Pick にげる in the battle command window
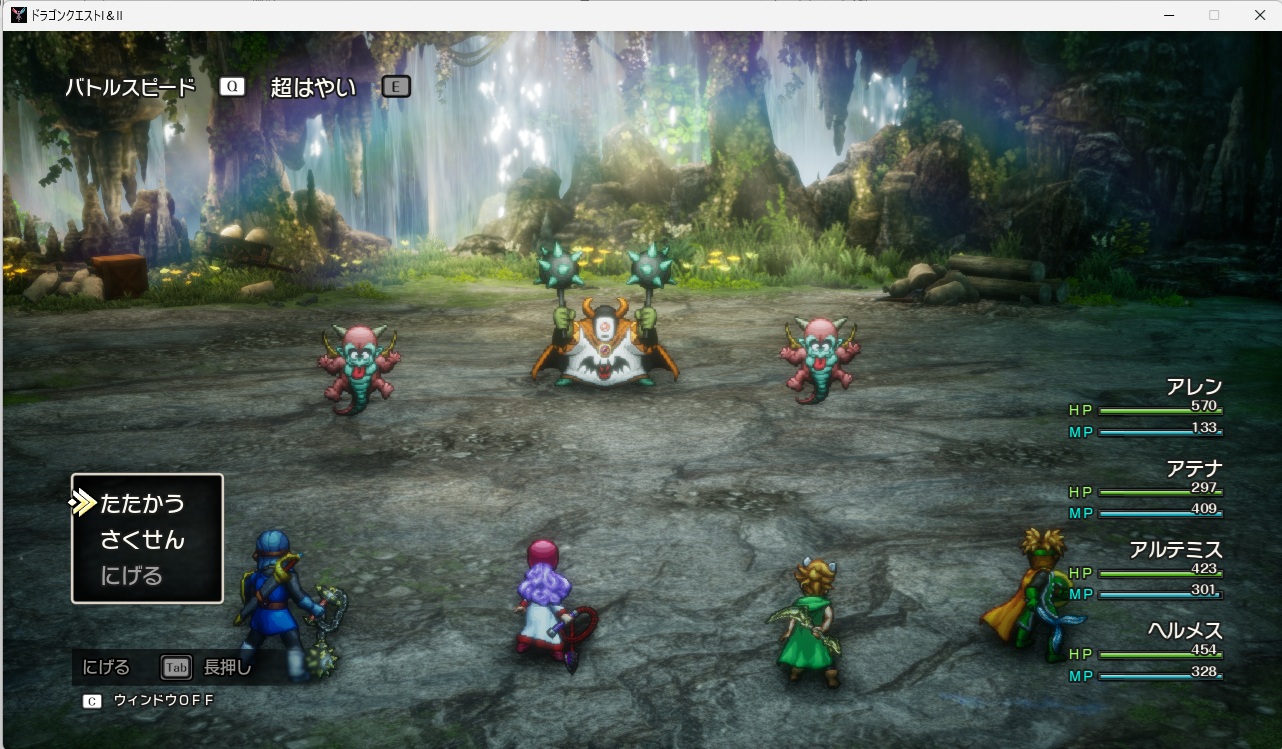Image resolution: width=1282 pixels, height=749 pixels. [131, 576]
